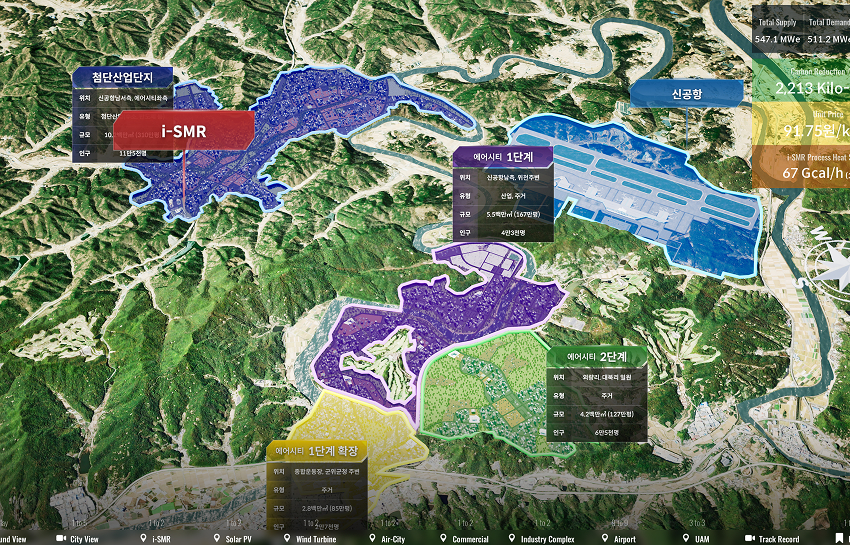
Task: Open the 첨단산업단지 info panel header
Action: click(x=122, y=78)
